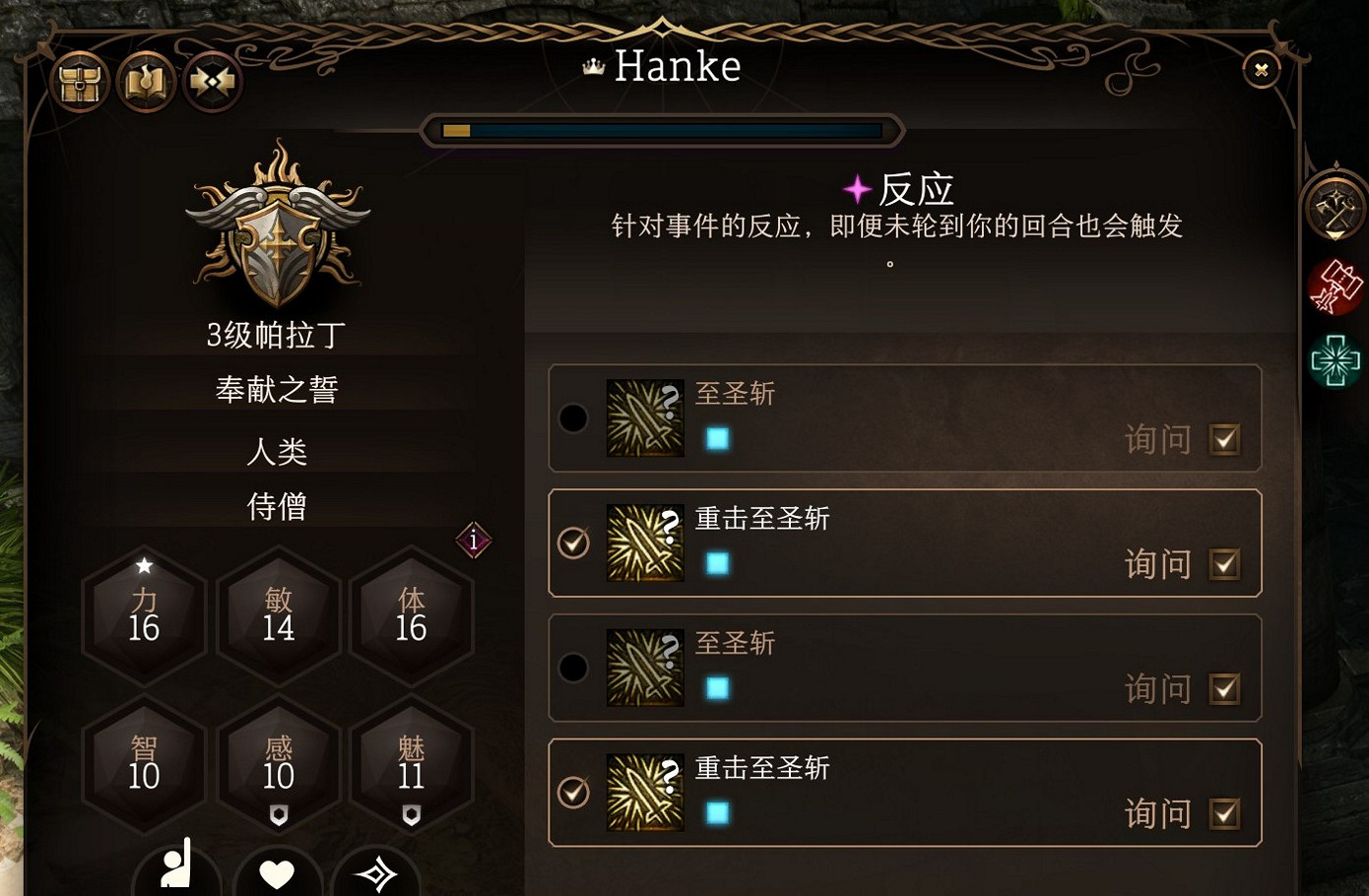The image size is (1369, 896).
Task: Click the first 至圣斩 reaction skill icon
Action: pos(645,417)
